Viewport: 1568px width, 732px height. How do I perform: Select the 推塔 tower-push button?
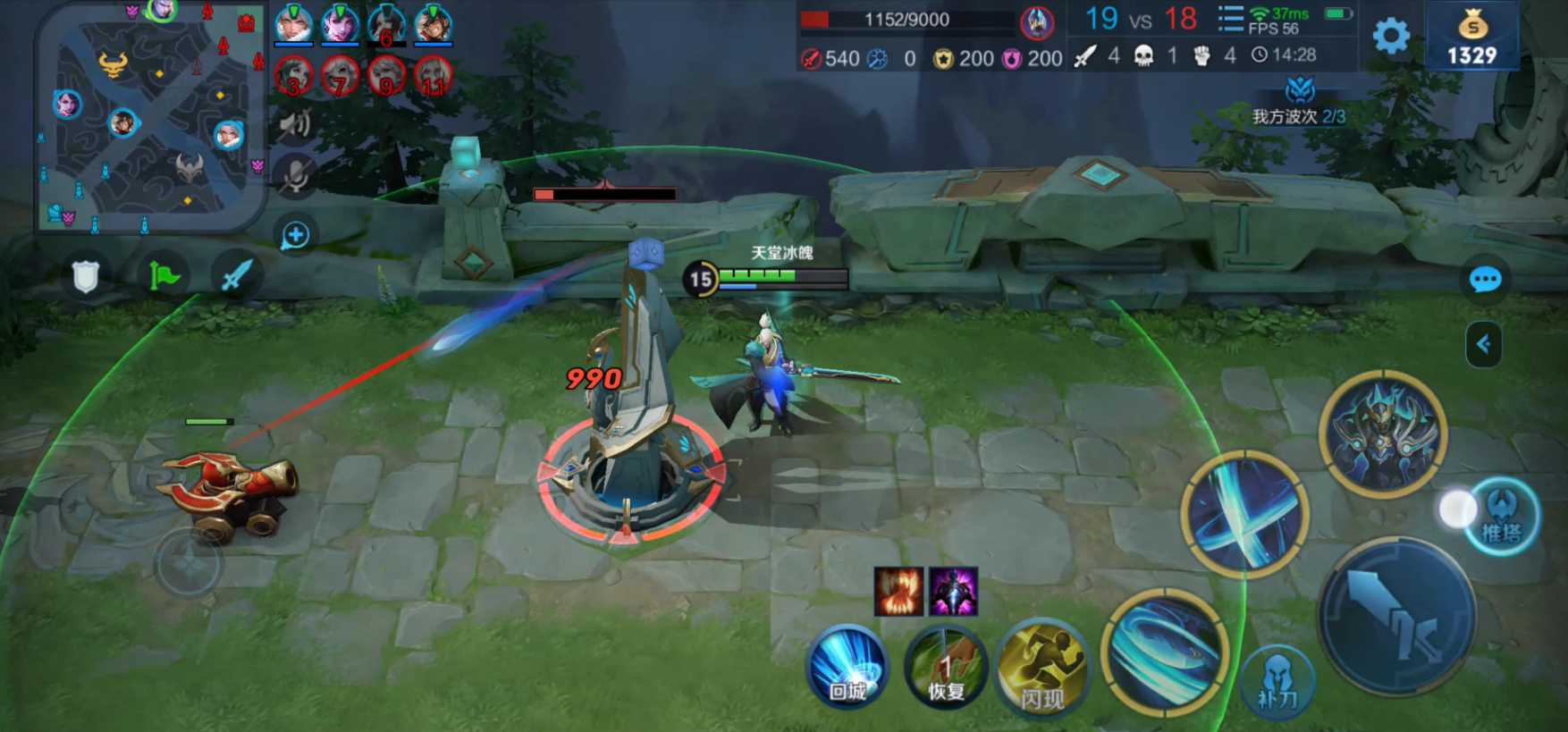coord(1502,517)
